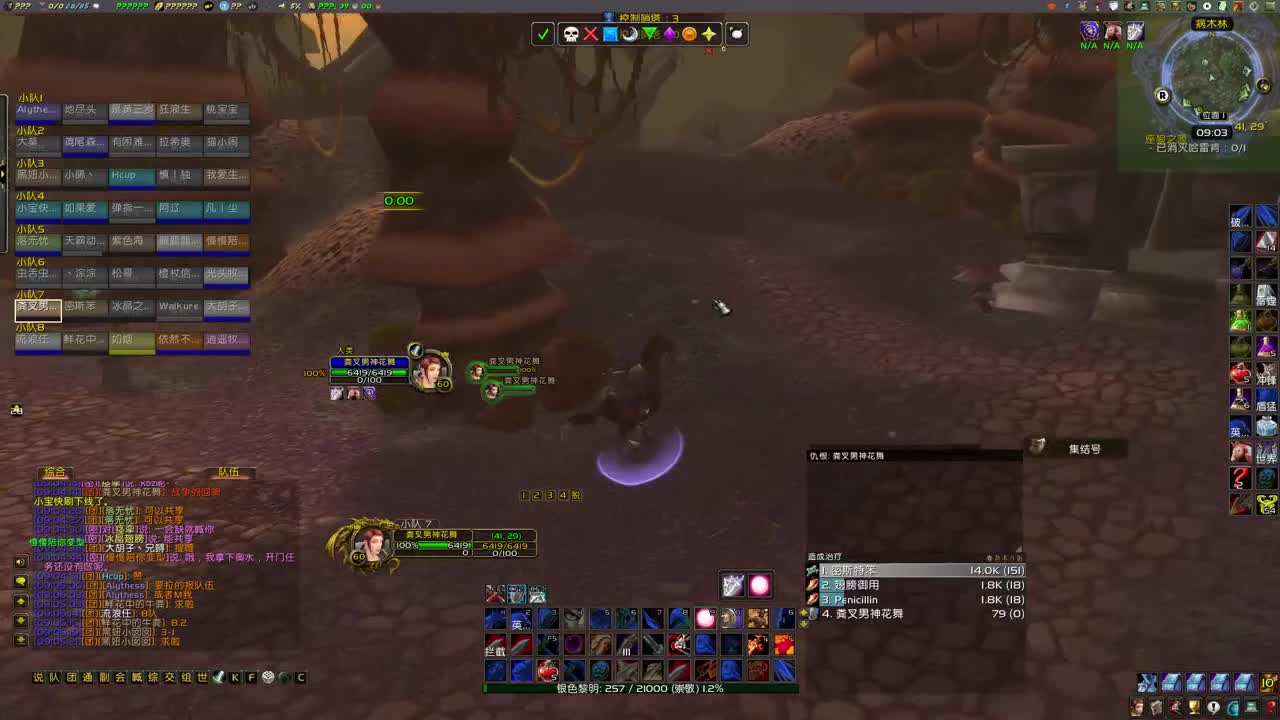The image size is (1280, 720).
Task: Open a bag from the bottom-right bag icons
Action: [x=1172, y=683]
